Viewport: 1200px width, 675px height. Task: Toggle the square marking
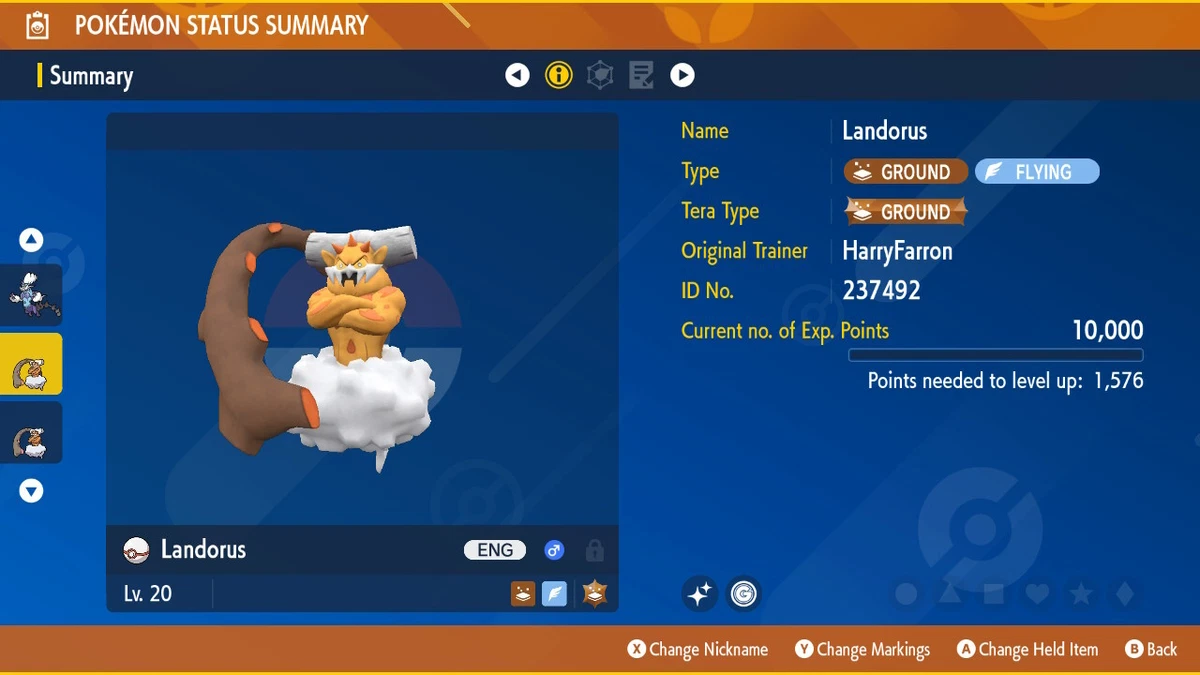pyautogui.click(x=994, y=595)
